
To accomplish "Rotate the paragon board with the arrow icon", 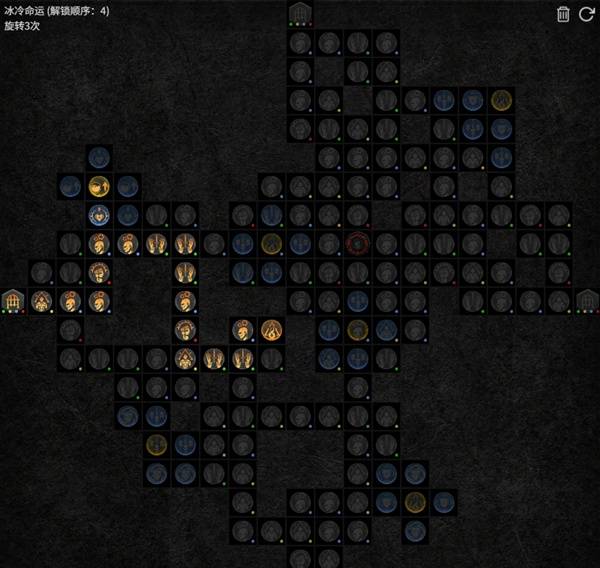I will pyautogui.click(x=587, y=14).
